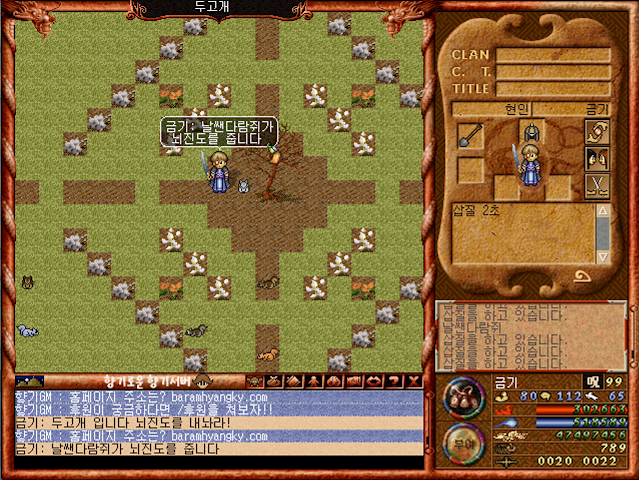Viewport: 639px width, 480px height.
Task: Click the two faces icon button
Action: click(x=597, y=159)
